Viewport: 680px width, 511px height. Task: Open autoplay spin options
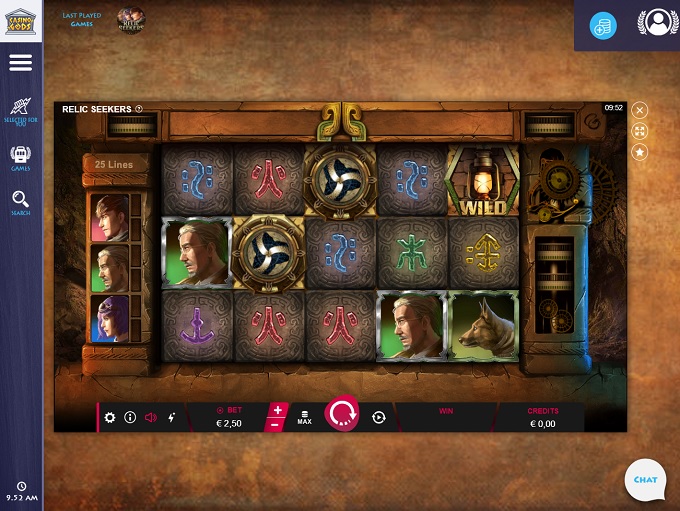pos(379,417)
